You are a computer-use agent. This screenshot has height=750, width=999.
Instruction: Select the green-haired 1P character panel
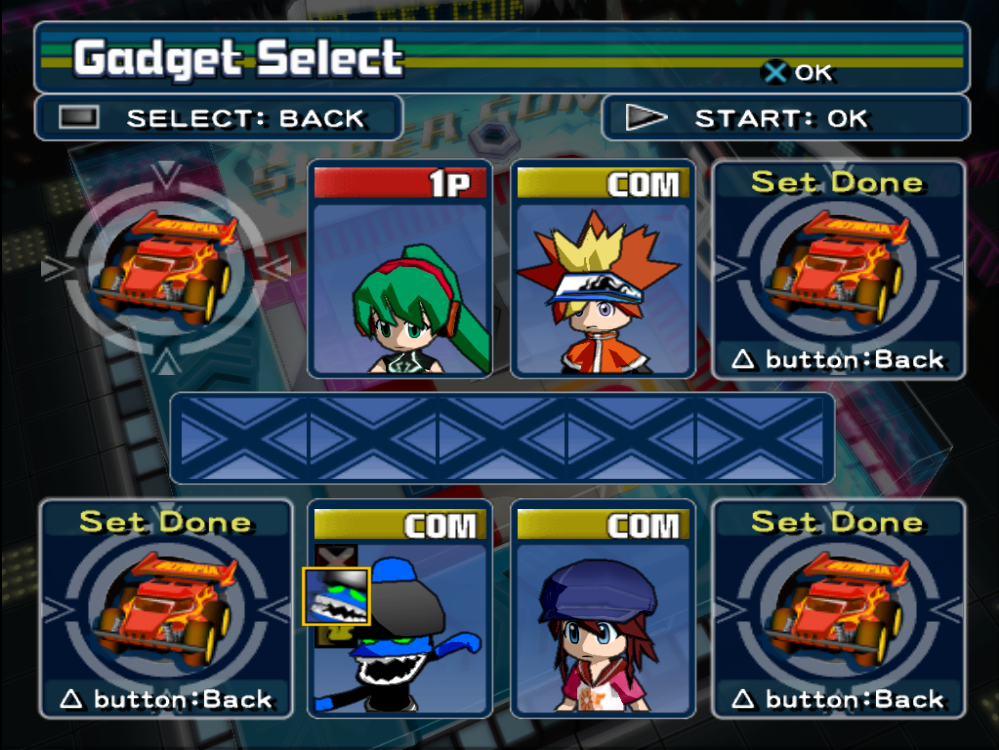point(400,270)
